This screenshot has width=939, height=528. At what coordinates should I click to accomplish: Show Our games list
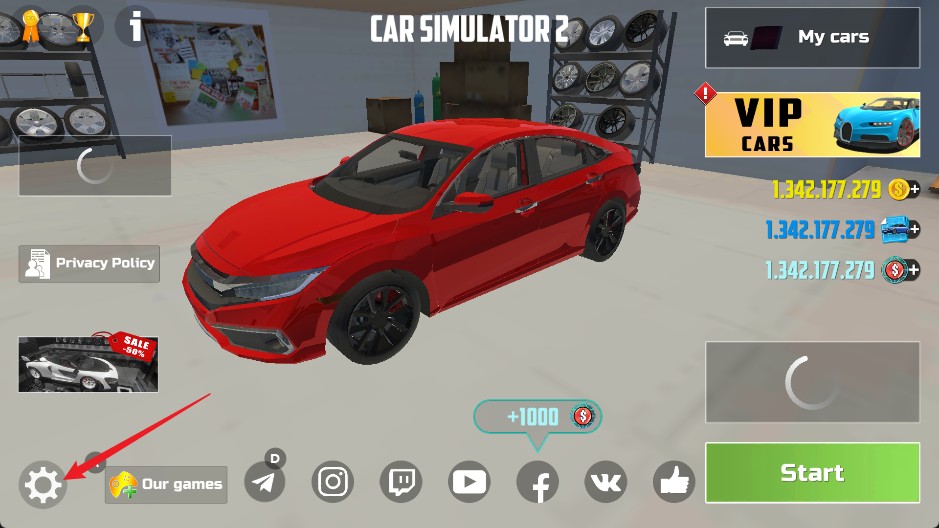pos(166,485)
